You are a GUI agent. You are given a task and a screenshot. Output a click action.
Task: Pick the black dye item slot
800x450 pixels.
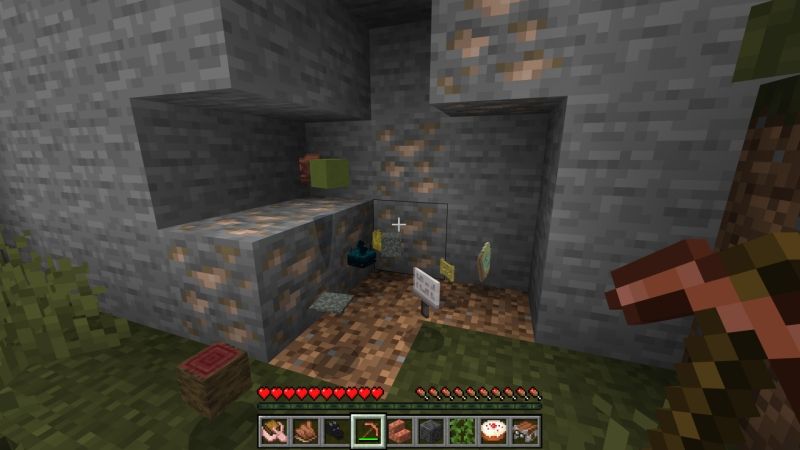336,431
